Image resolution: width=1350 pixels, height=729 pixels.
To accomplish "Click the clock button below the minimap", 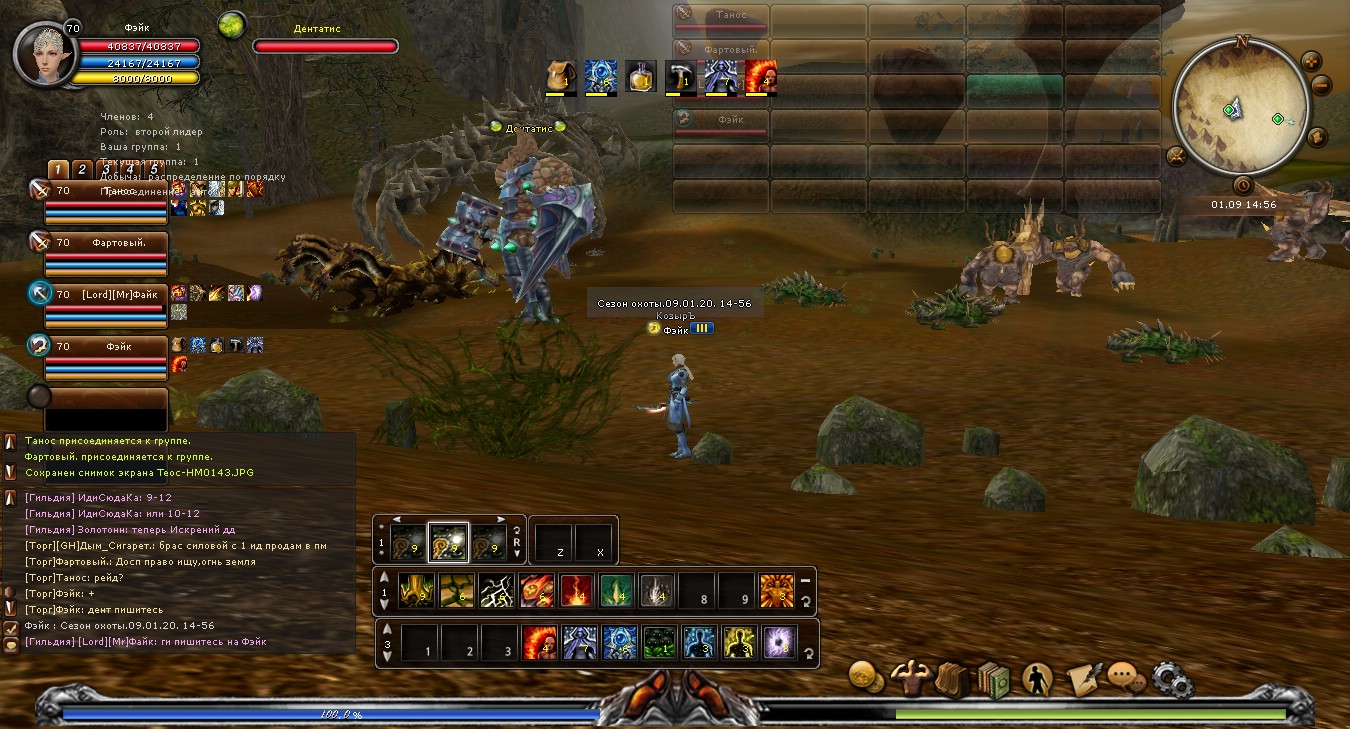I will point(1243,185).
